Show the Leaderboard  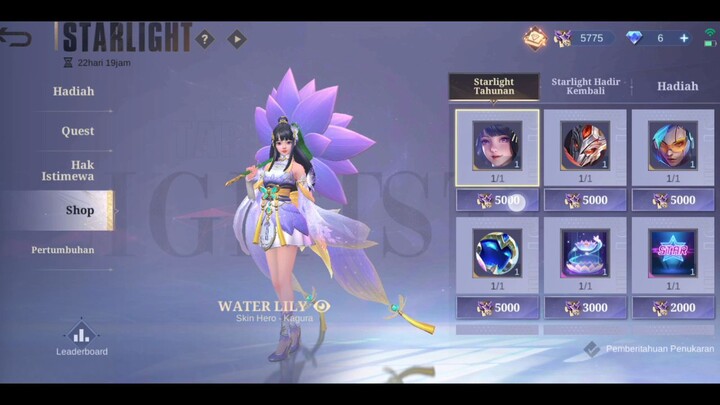pos(81,338)
